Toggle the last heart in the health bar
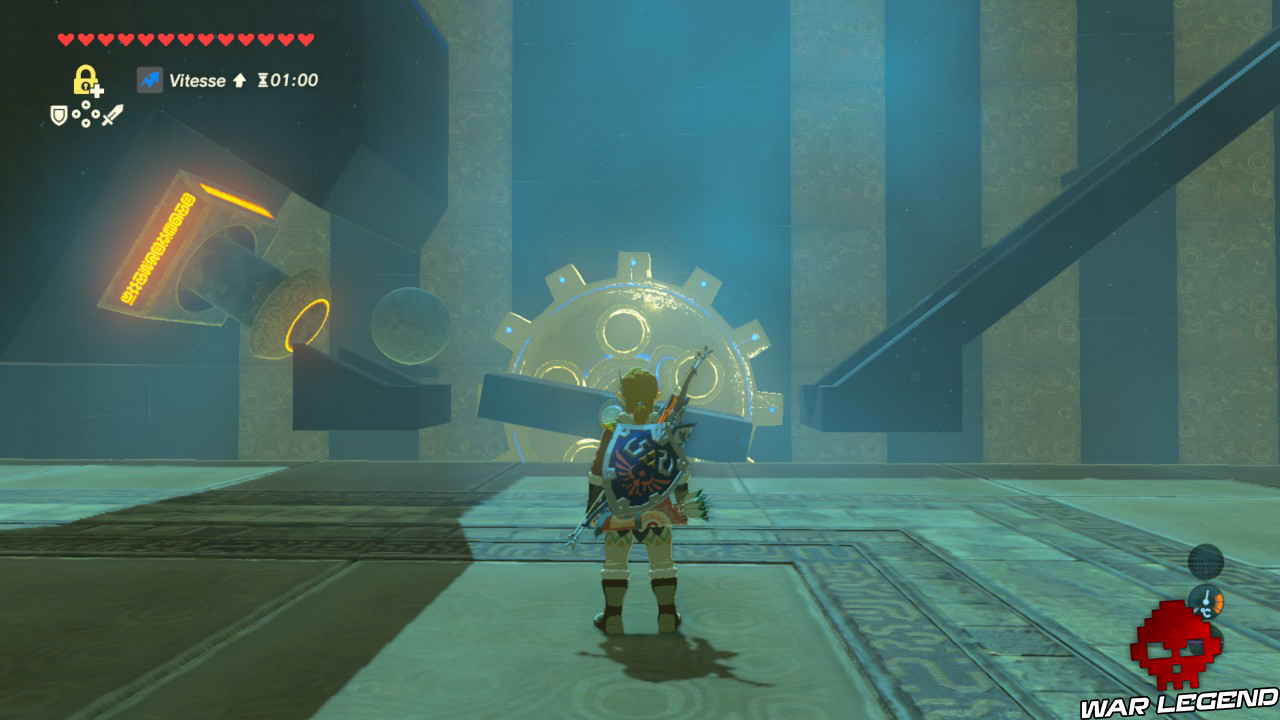 302,40
